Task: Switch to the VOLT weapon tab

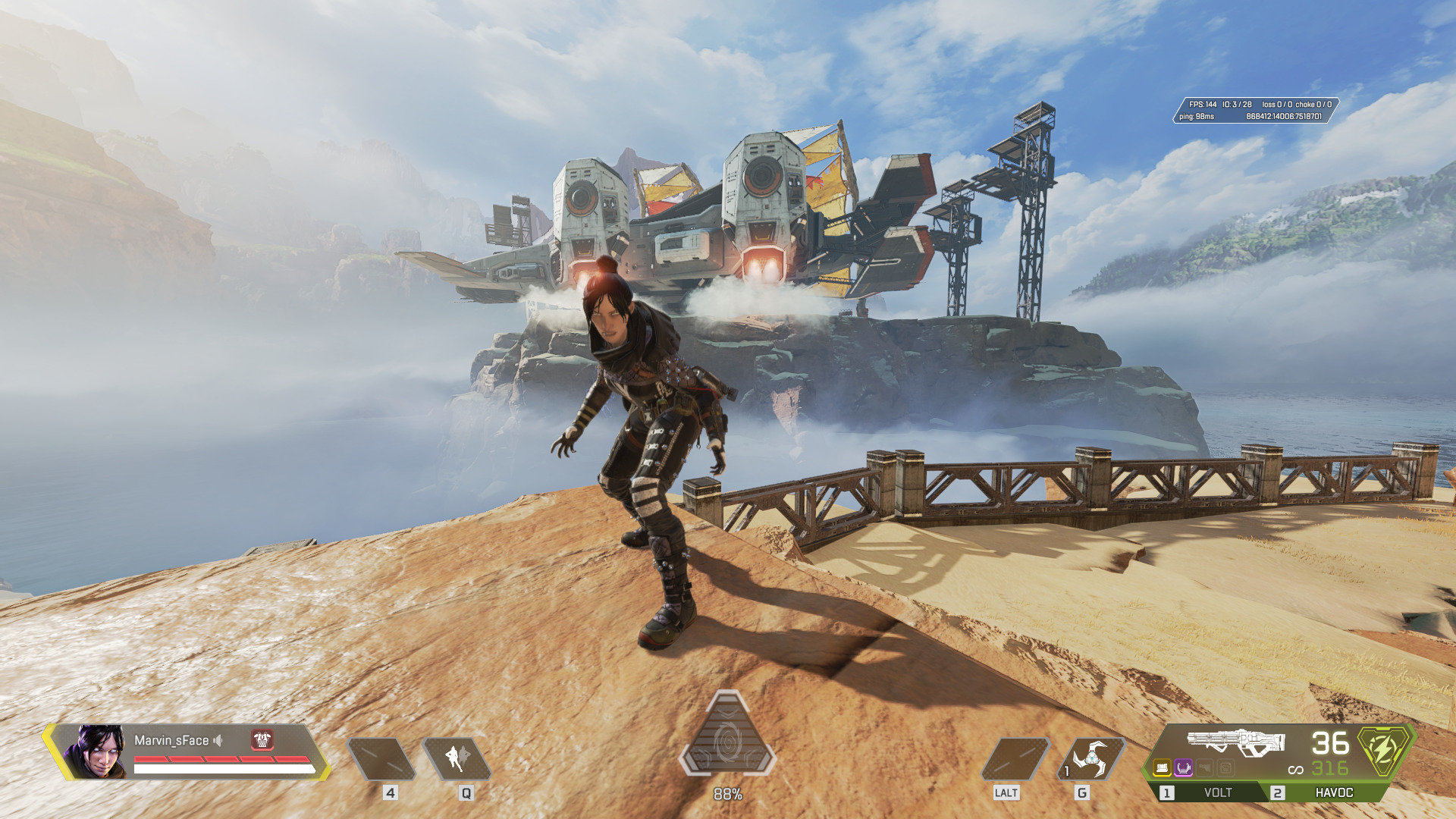Action: click(x=1212, y=792)
